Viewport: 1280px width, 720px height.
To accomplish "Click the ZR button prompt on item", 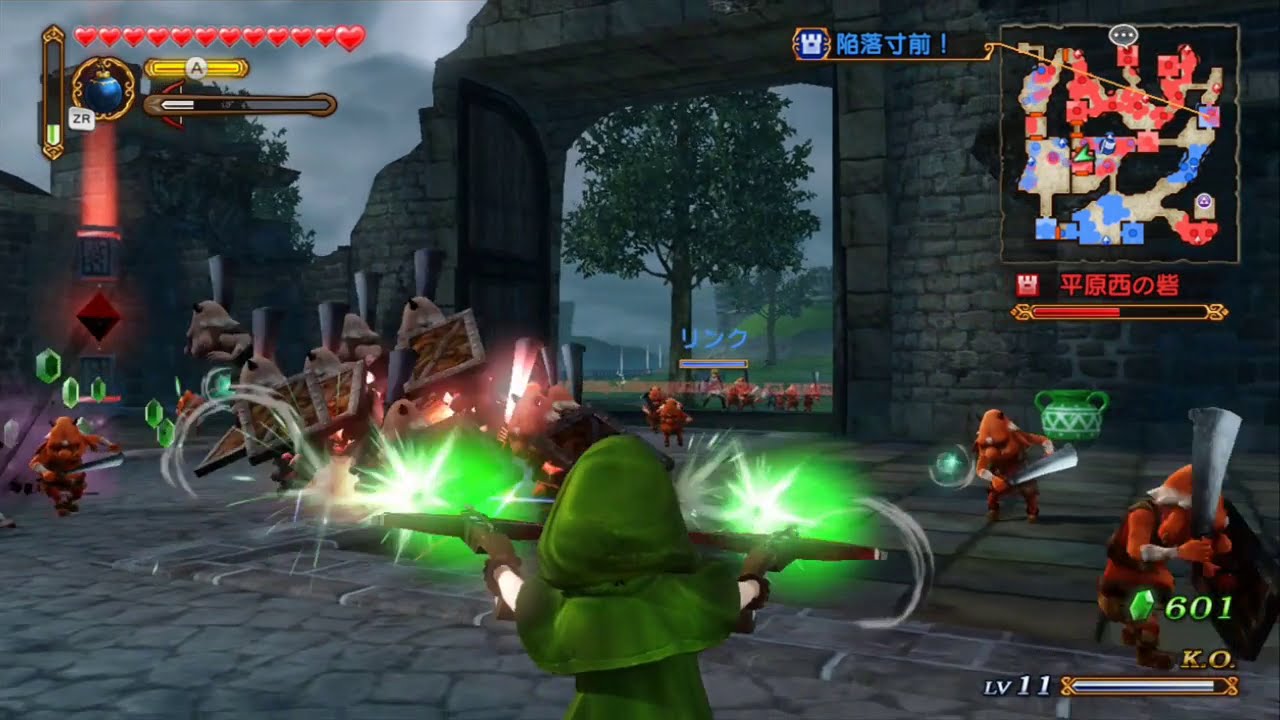I will [82, 118].
